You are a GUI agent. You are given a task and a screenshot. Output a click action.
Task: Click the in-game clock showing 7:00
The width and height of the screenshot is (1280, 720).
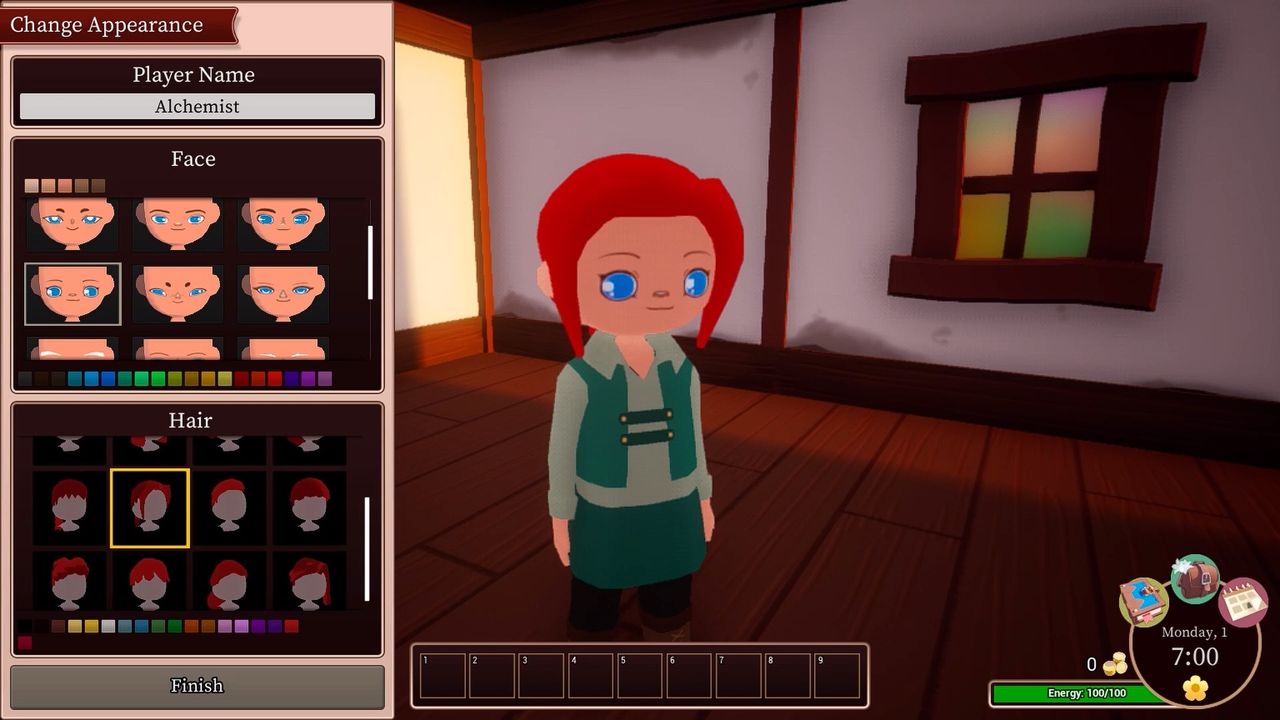(x=1193, y=655)
